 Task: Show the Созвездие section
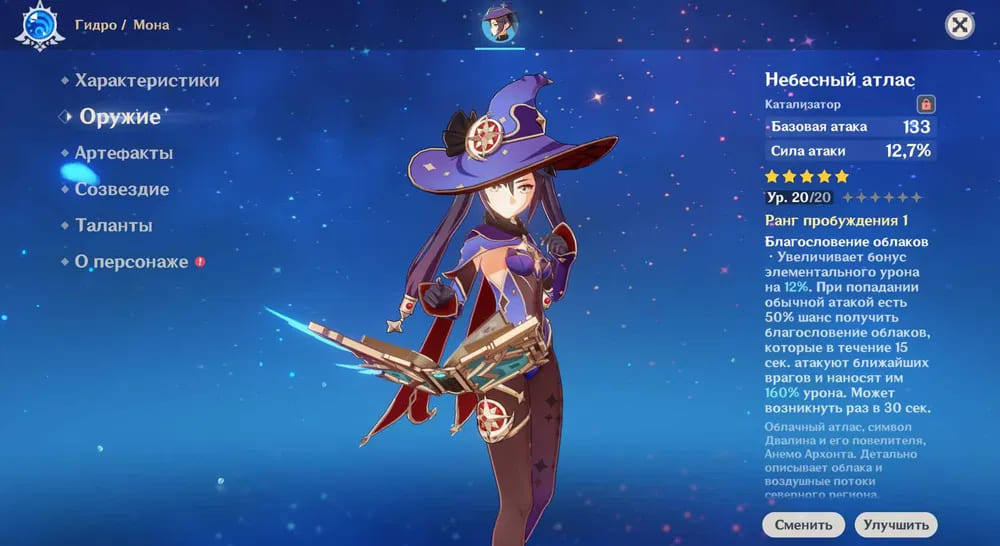click(121, 189)
